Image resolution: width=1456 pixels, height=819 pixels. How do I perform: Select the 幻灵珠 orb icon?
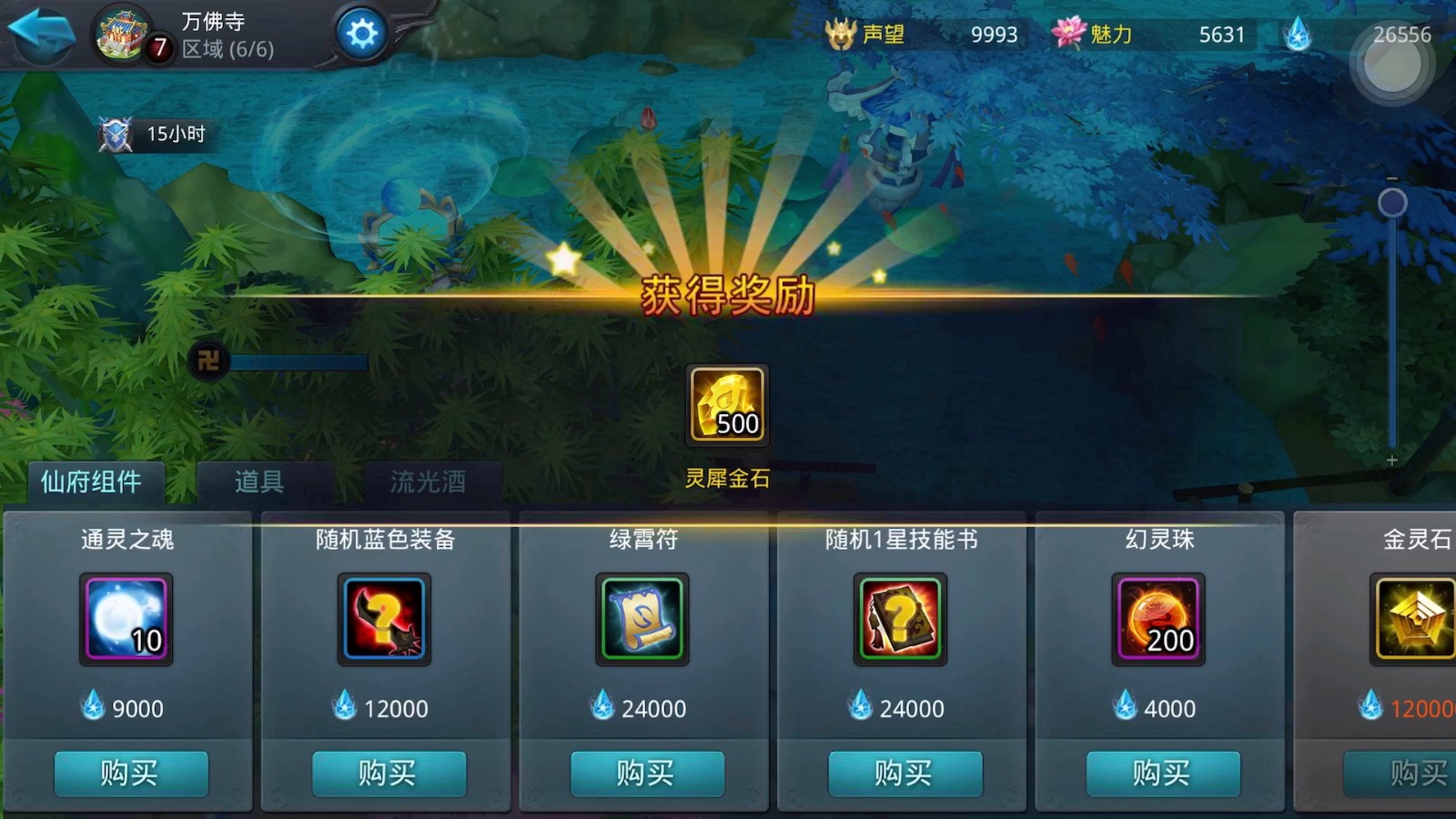[x=1159, y=620]
